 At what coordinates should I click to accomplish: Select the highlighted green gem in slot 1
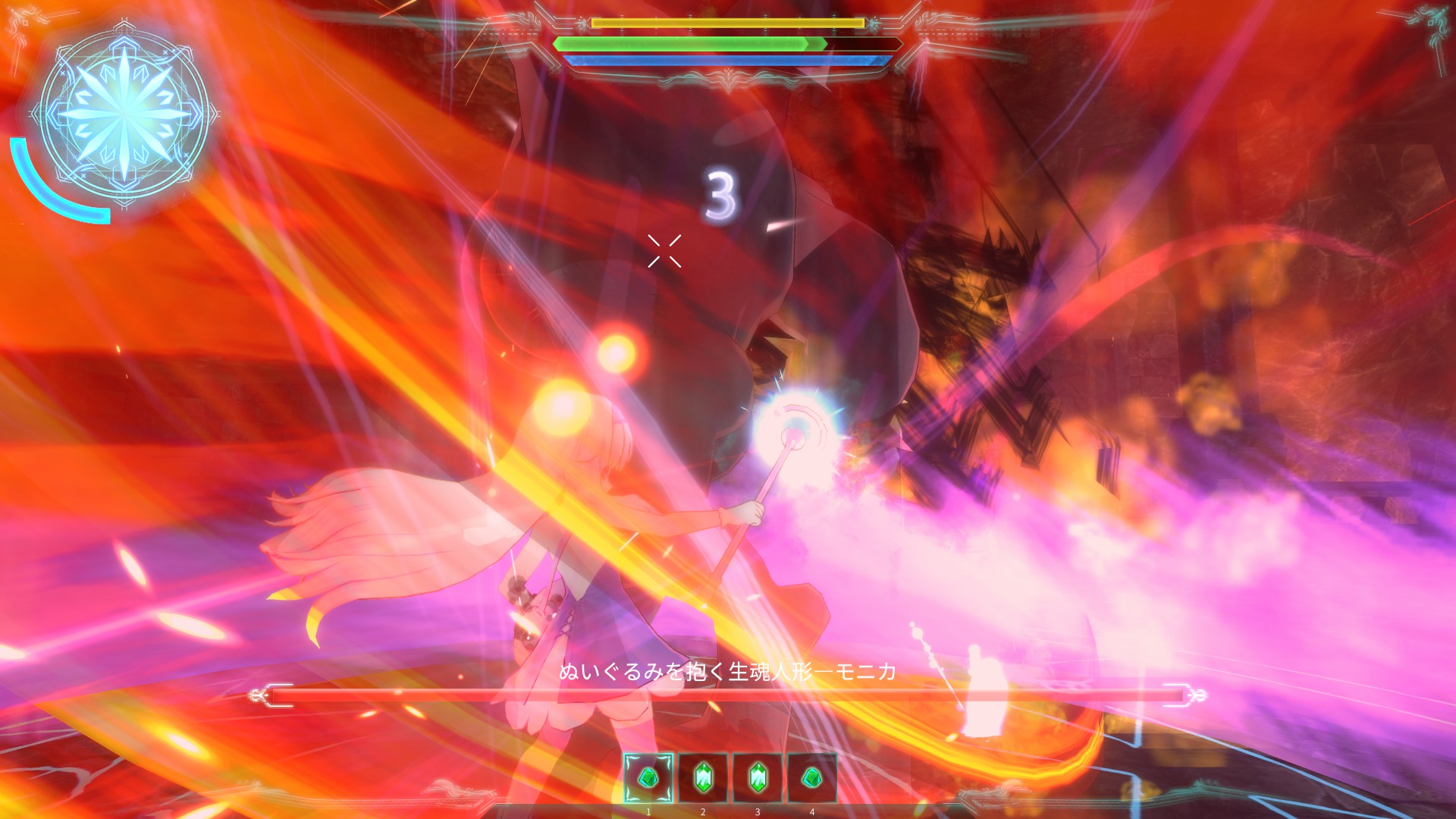coord(648,777)
